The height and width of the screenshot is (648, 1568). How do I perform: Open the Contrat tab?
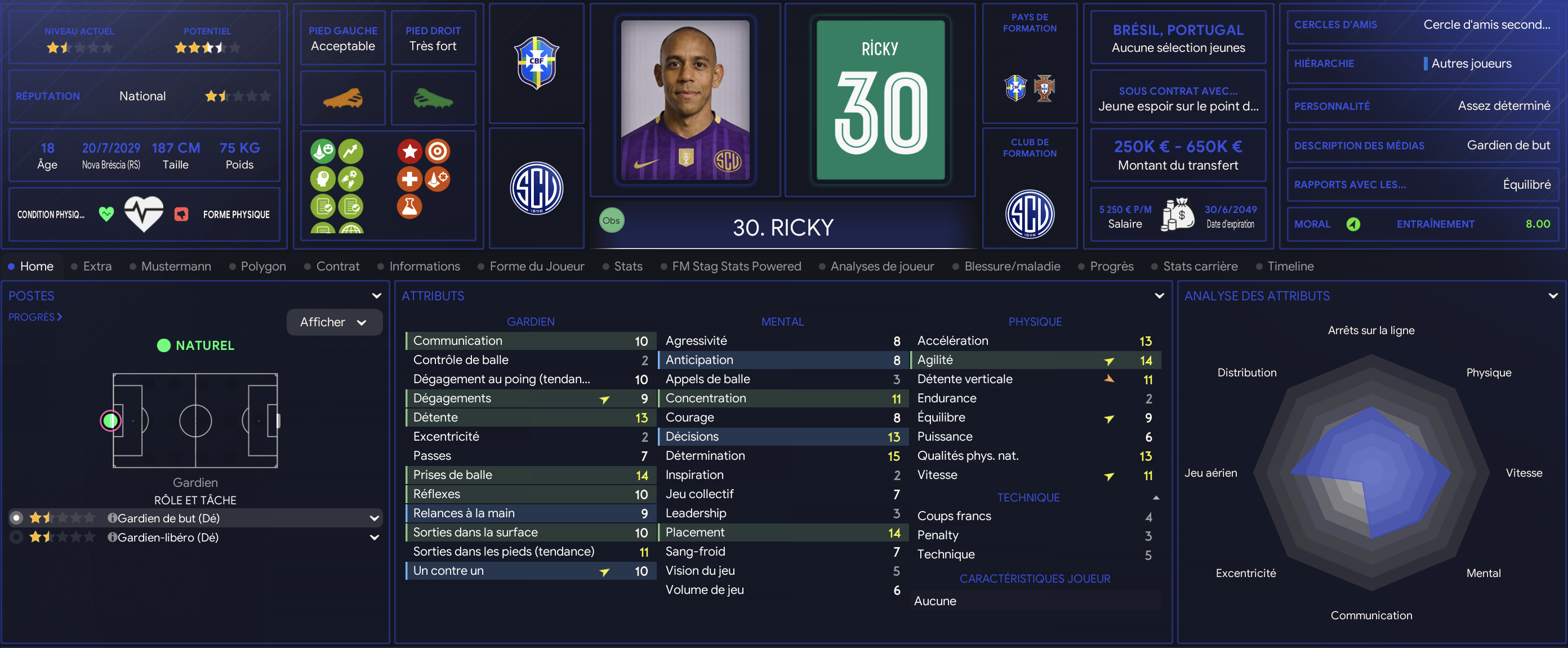(337, 266)
